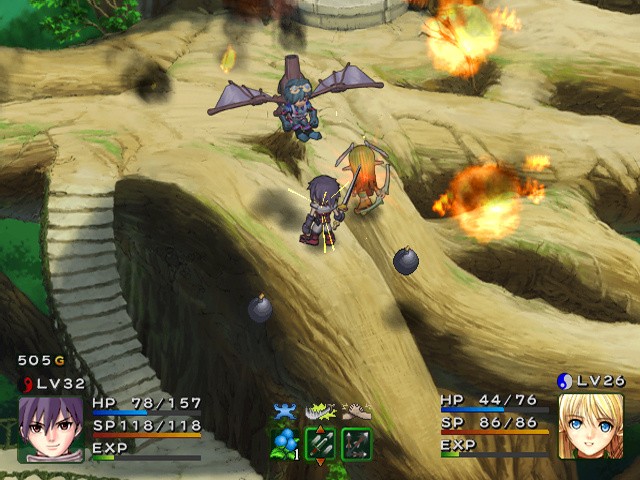Image resolution: width=640 pixels, height=480 pixels.
Task: Select the blue berries item slot
Action: point(284,442)
